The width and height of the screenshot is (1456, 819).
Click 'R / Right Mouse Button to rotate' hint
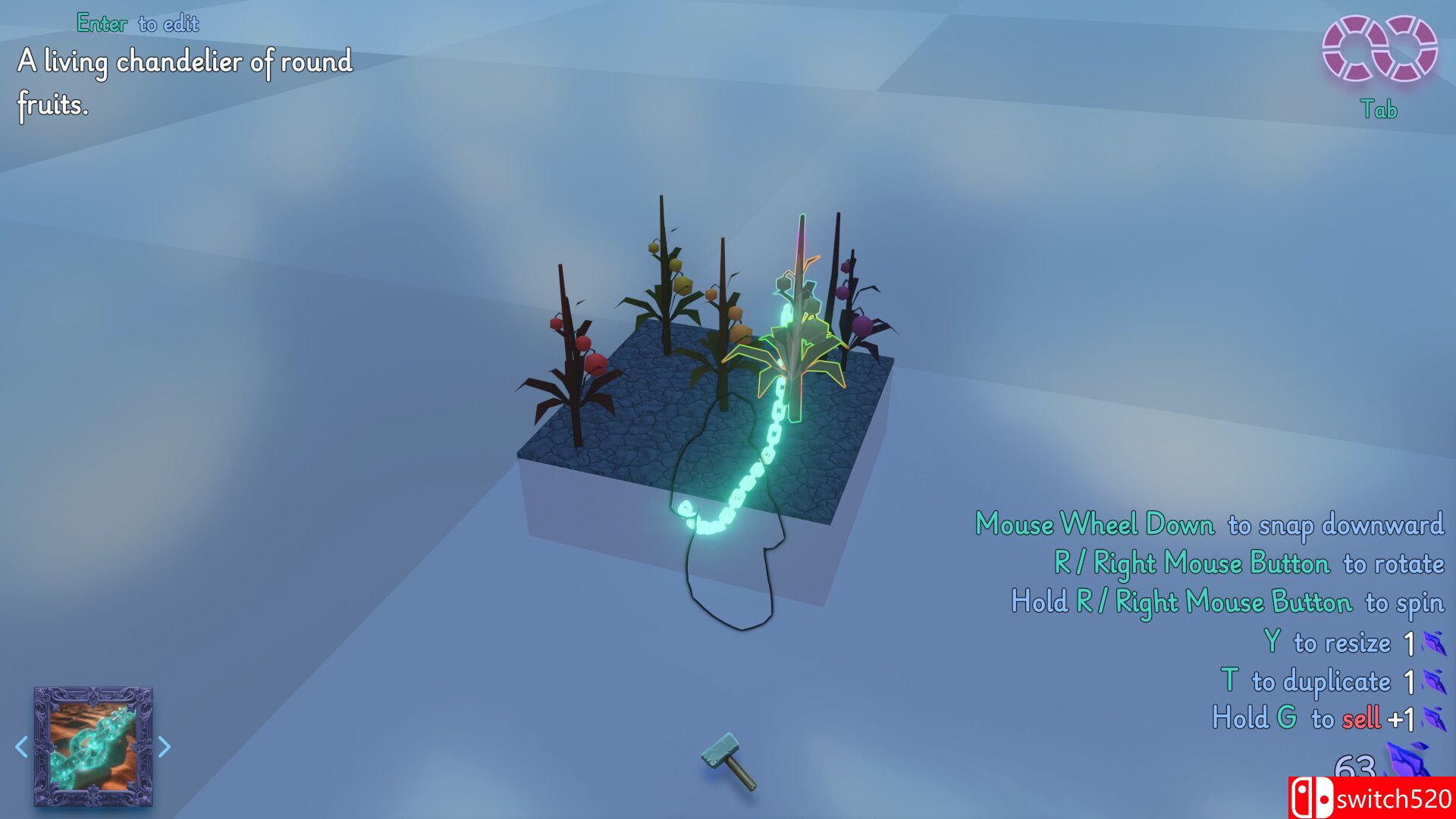[1250, 563]
